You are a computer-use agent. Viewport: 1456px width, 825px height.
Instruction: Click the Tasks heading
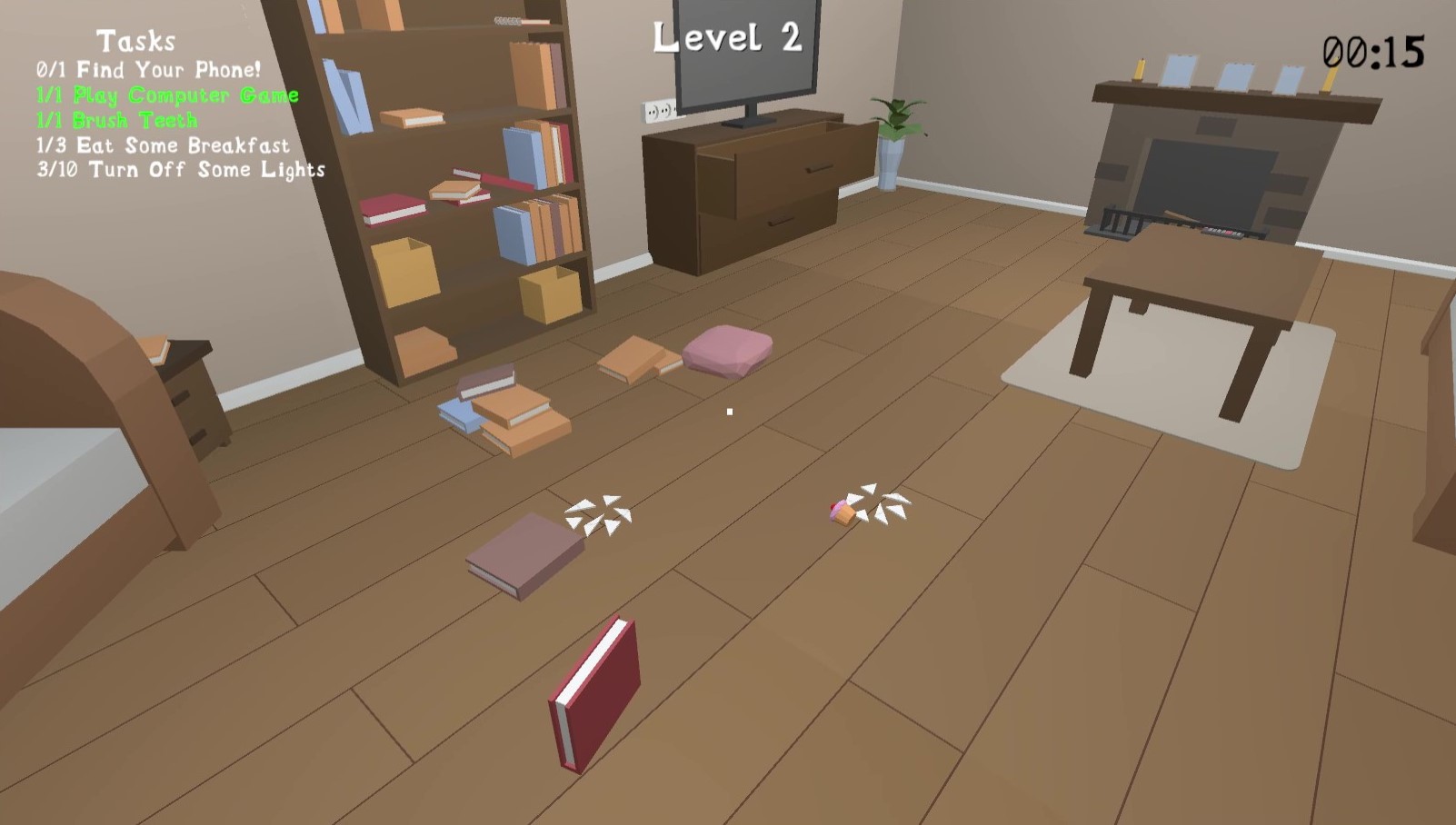(138, 40)
